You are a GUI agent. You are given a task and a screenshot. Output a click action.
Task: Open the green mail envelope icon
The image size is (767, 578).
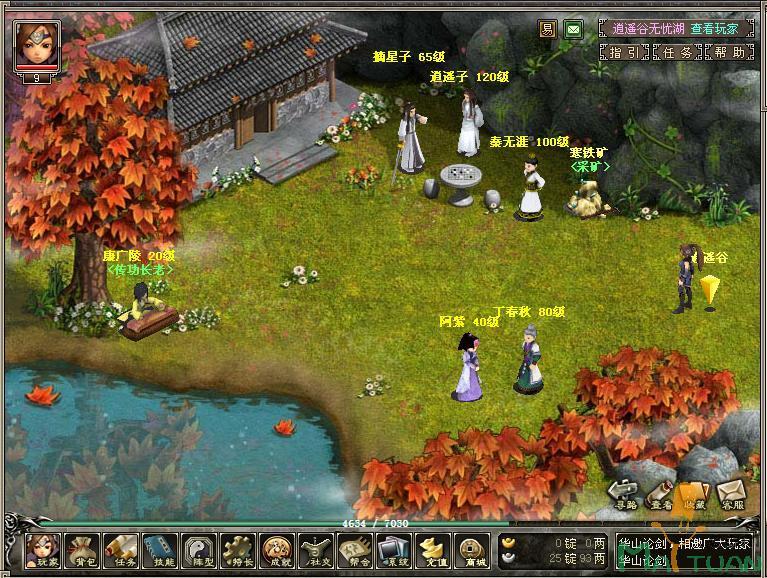pyautogui.click(x=573, y=28)
